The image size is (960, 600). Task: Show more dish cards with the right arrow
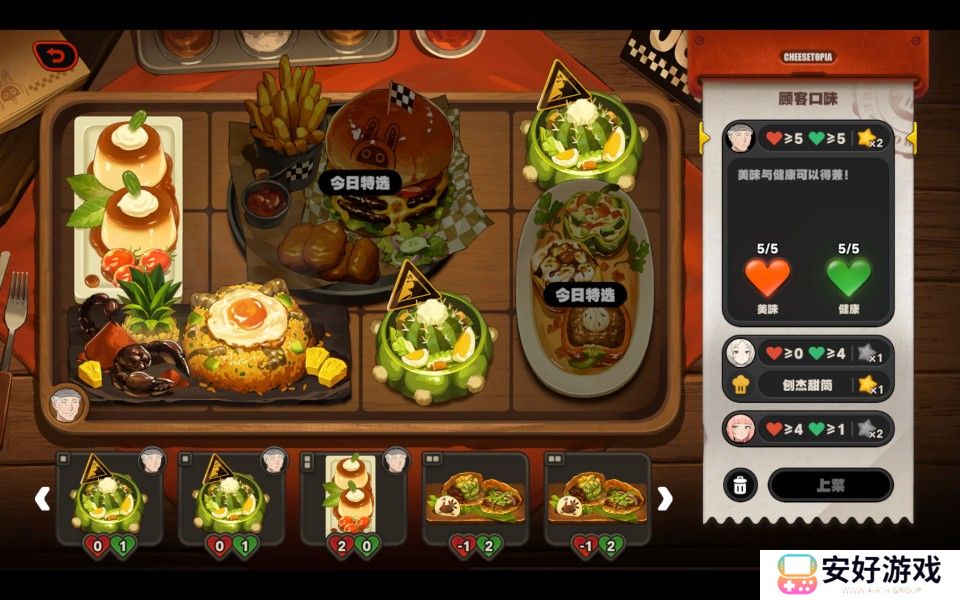point(664,498)
